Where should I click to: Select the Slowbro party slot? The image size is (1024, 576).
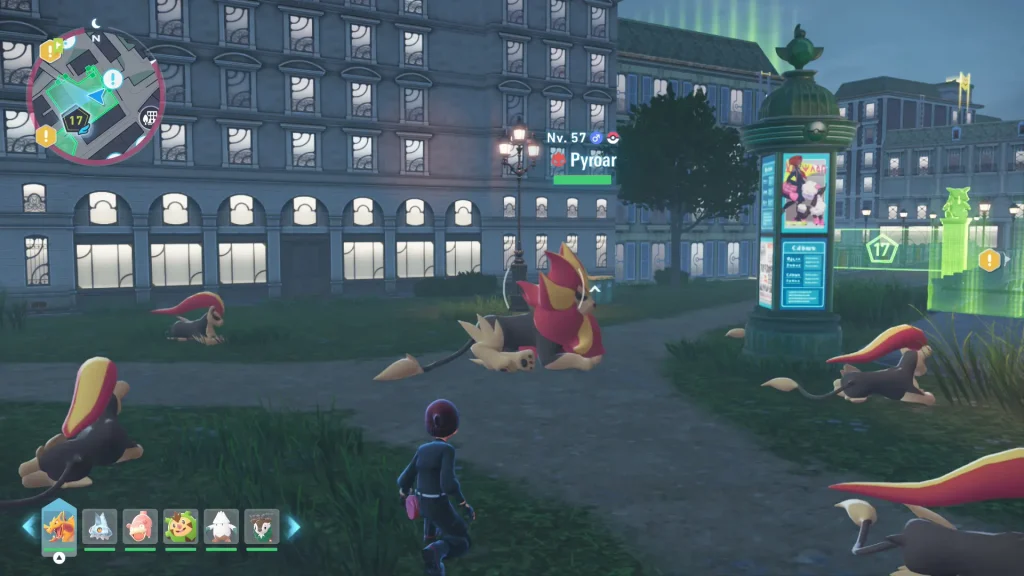pos(140,526)
